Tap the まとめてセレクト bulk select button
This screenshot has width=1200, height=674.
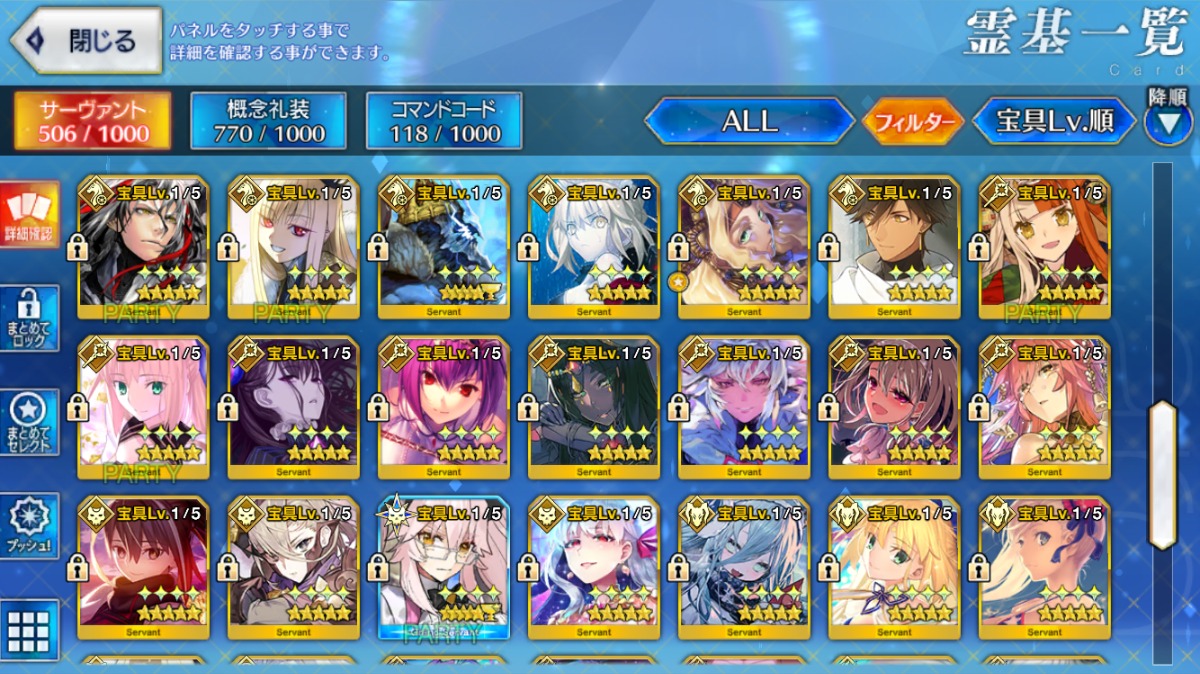coord(29,422)
